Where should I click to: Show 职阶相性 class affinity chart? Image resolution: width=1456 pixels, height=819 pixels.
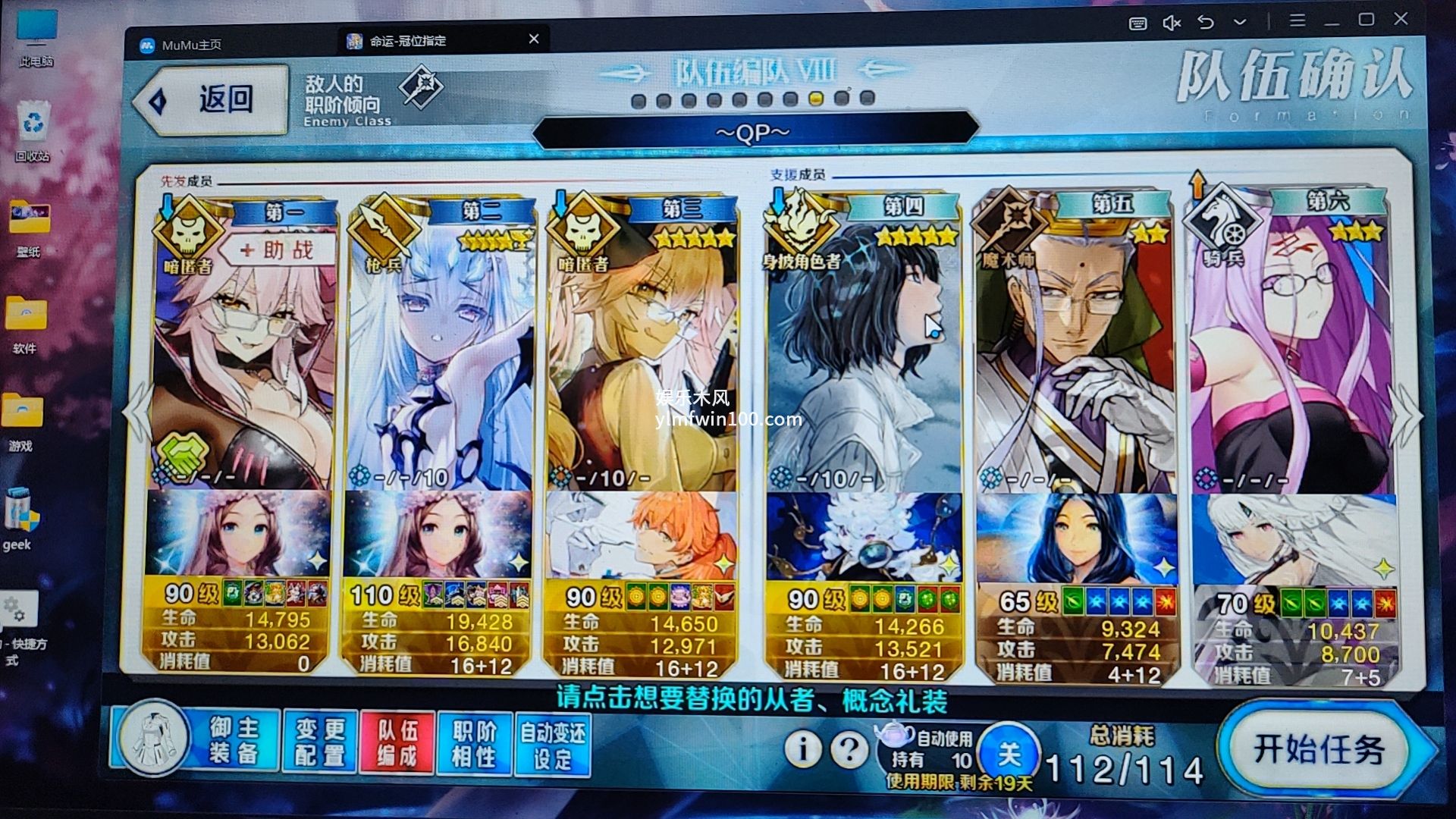(474, 743)
